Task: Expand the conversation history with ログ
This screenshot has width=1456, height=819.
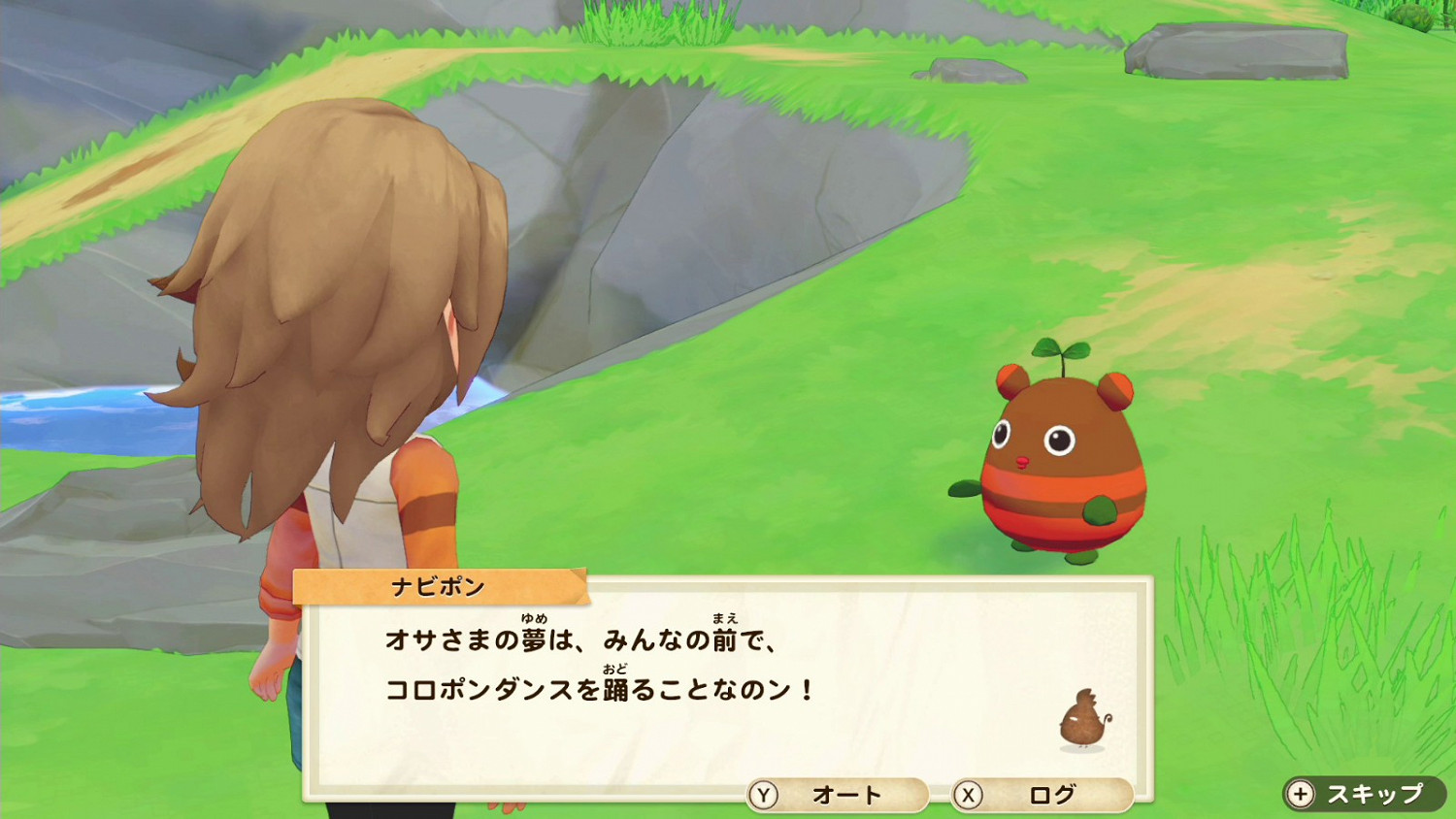Action: tap(1055, 795)
